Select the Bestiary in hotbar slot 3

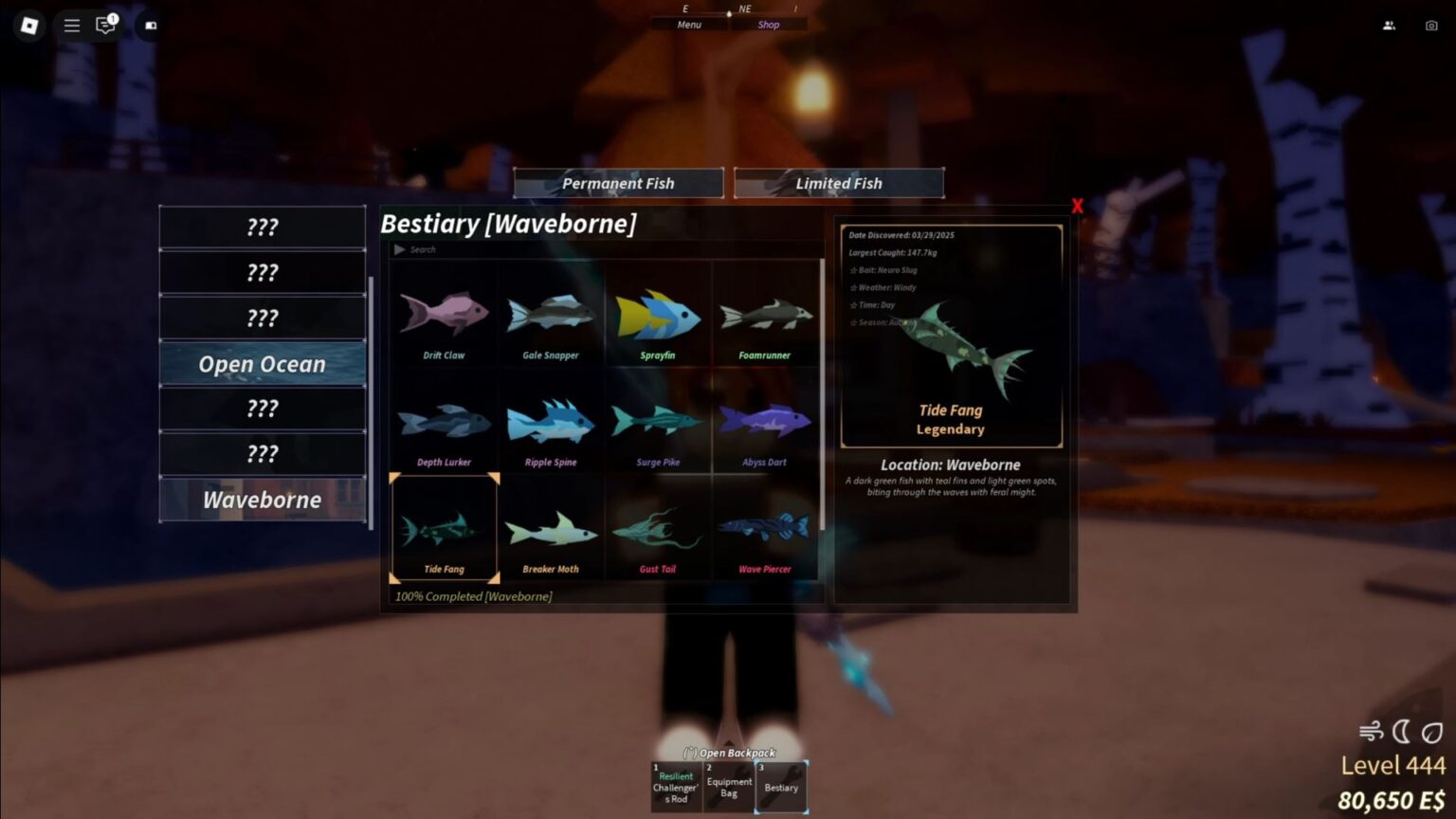point(780,786)
